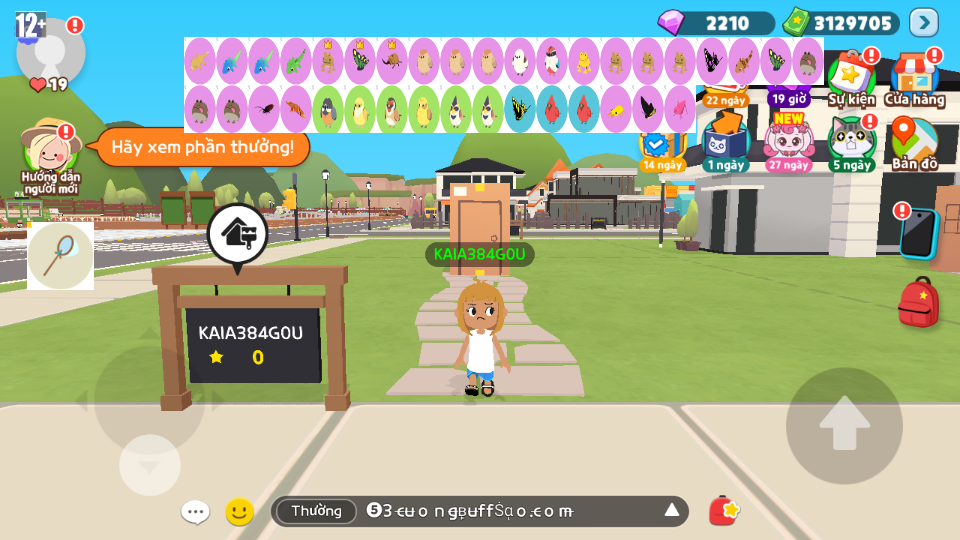Tap the Hãy xem phần thưởng speech bubble
The height and width of the screenshot is (540, 960).
click(x=203, y=147)
